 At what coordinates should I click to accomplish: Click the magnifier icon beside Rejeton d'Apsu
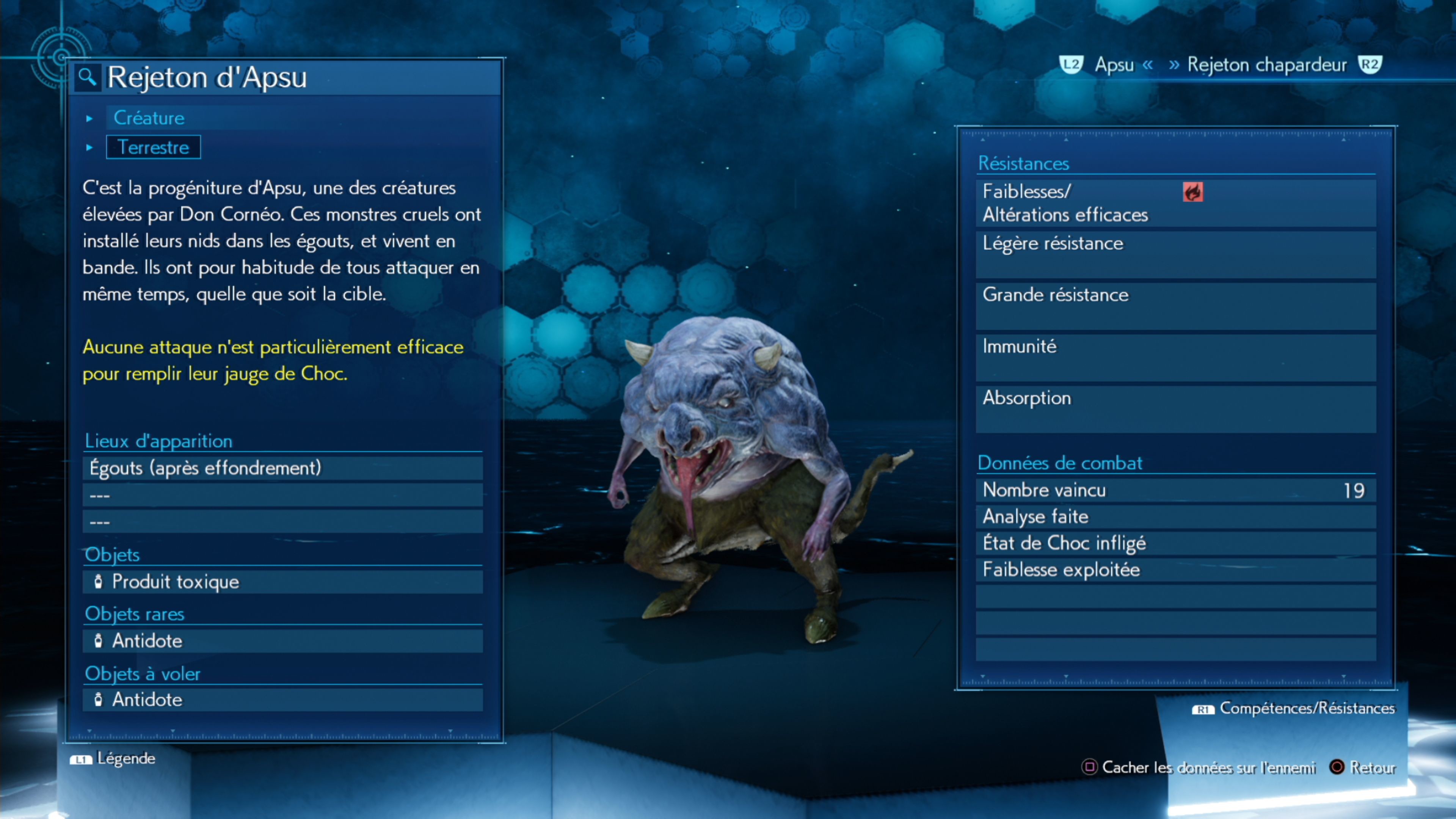[x=87, y=77]
